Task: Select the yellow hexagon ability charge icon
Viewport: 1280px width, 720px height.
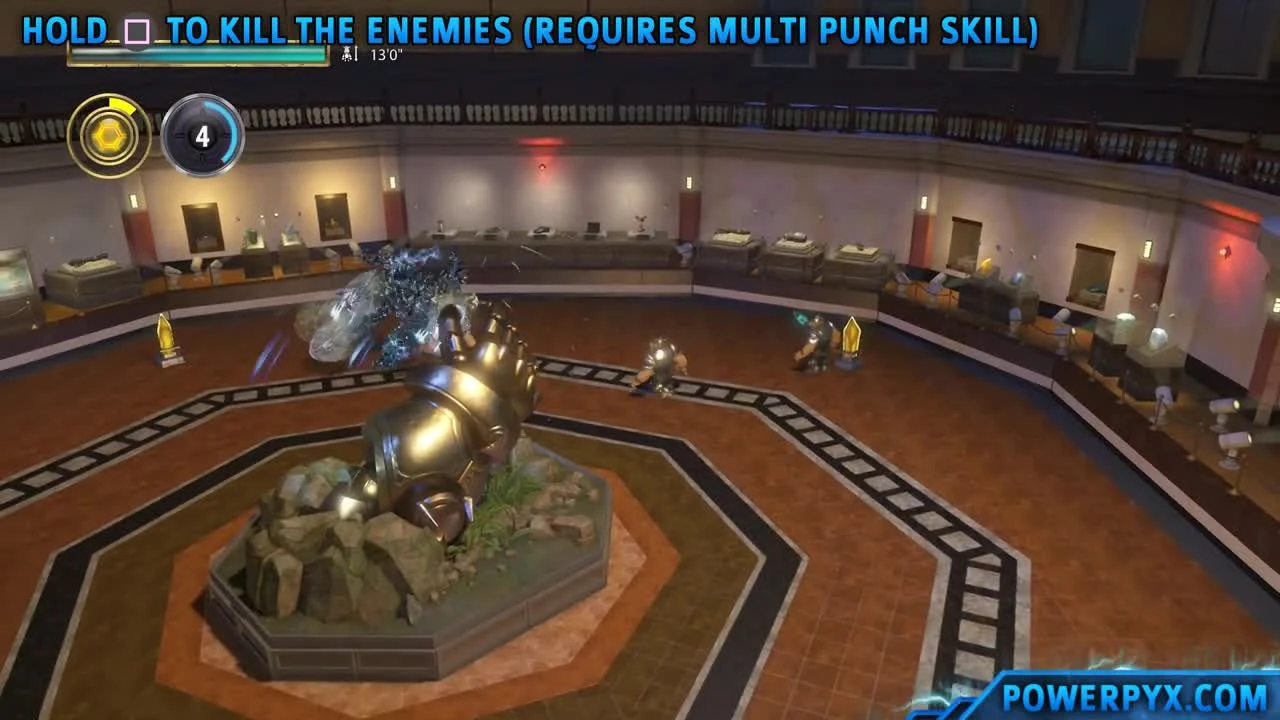Action: [109, 134]
